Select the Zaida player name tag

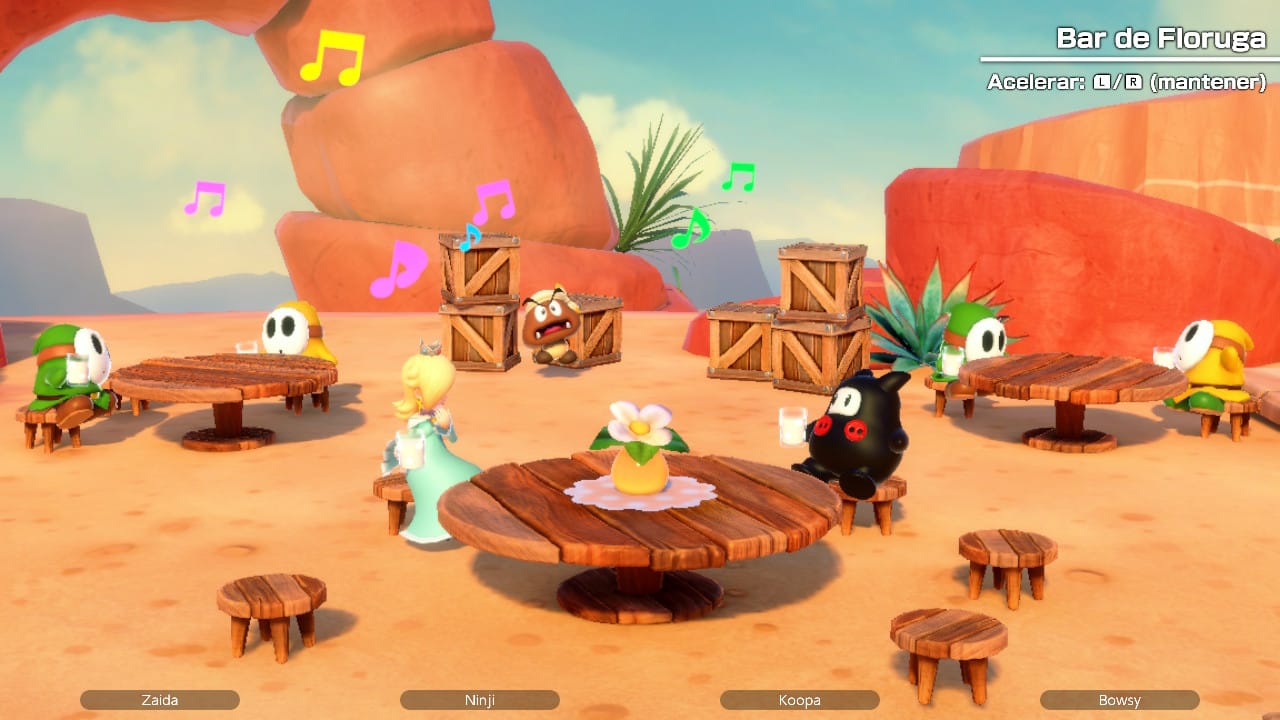click(x=160, y=700)
